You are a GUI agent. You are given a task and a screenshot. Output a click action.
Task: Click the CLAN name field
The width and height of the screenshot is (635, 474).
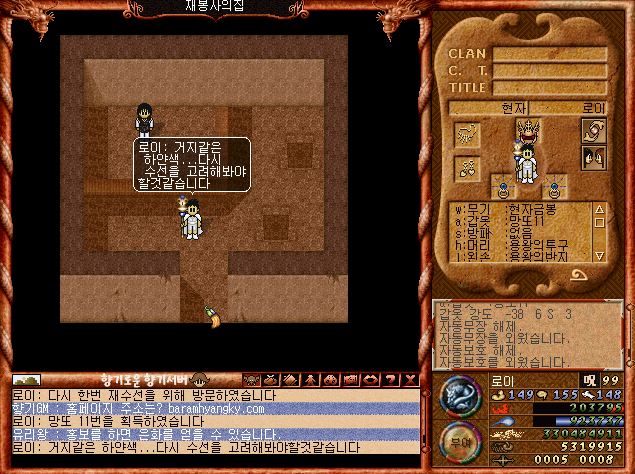pos(549,54)
